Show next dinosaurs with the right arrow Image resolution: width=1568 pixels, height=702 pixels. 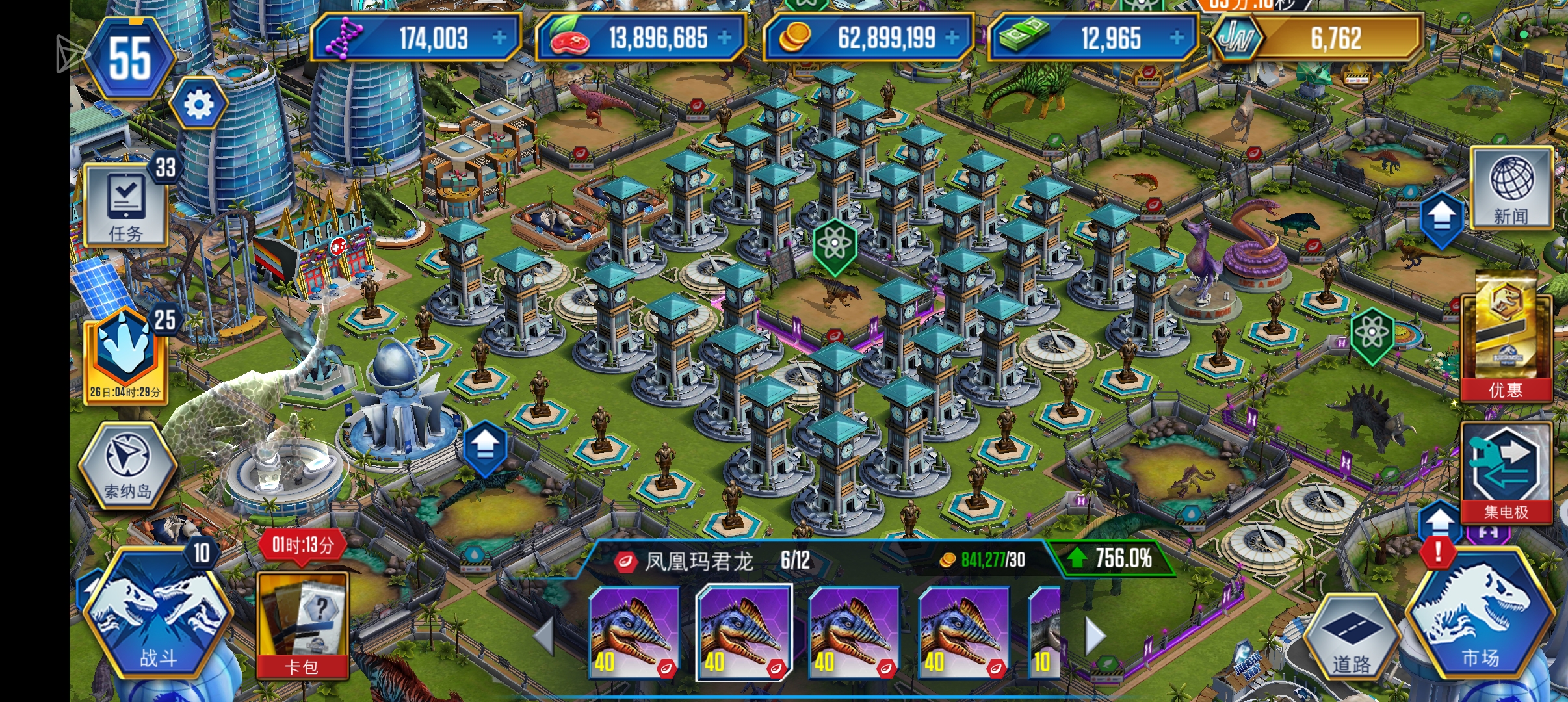[1095, 635]
